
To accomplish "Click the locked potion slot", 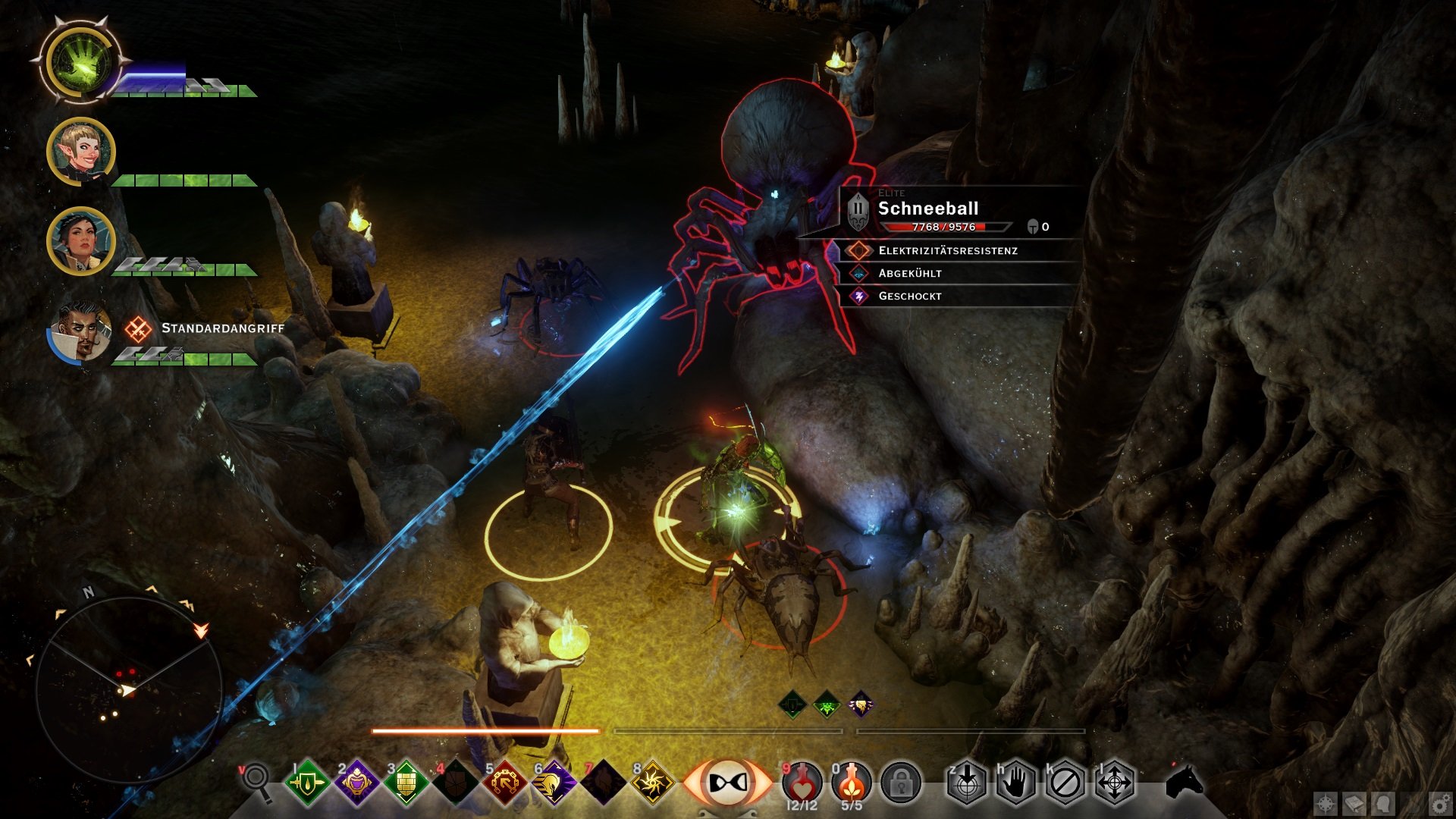I will tap(901, 783).
